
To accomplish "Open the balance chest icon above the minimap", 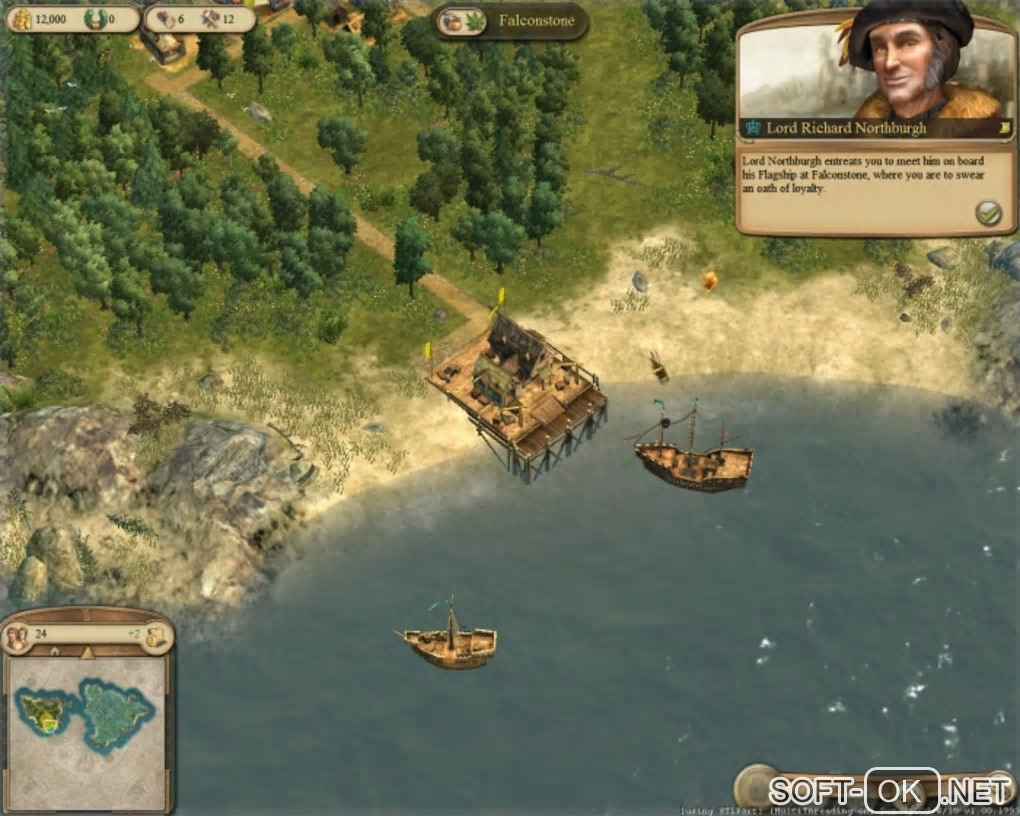I will click(156, 636).
